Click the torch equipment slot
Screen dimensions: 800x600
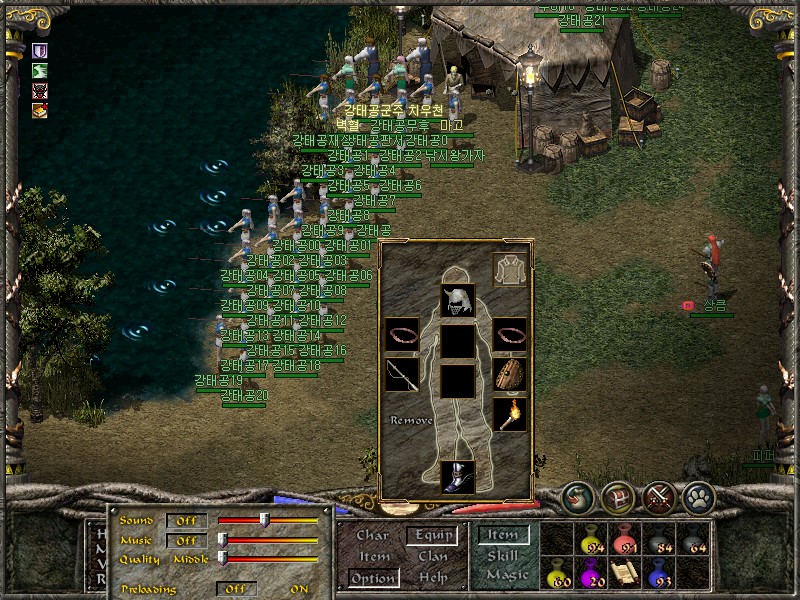point(510,413)
